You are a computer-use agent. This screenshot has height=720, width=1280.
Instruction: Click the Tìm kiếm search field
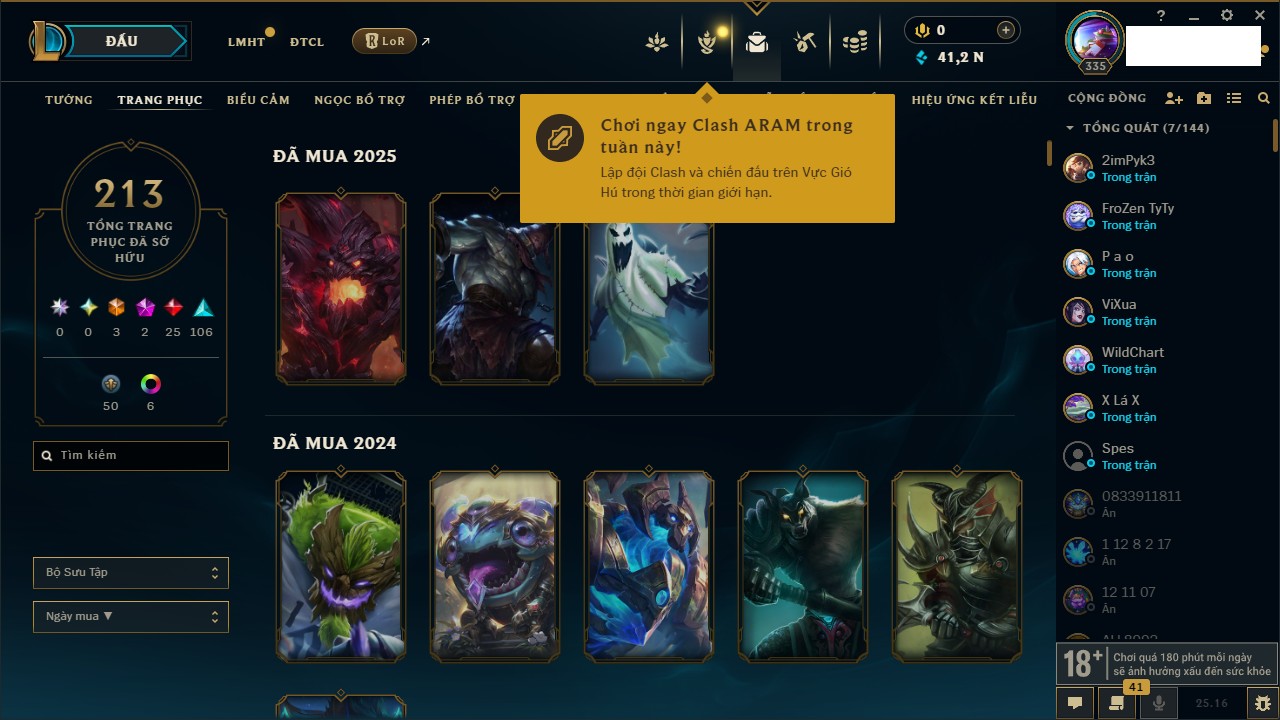tap(131, 456)
